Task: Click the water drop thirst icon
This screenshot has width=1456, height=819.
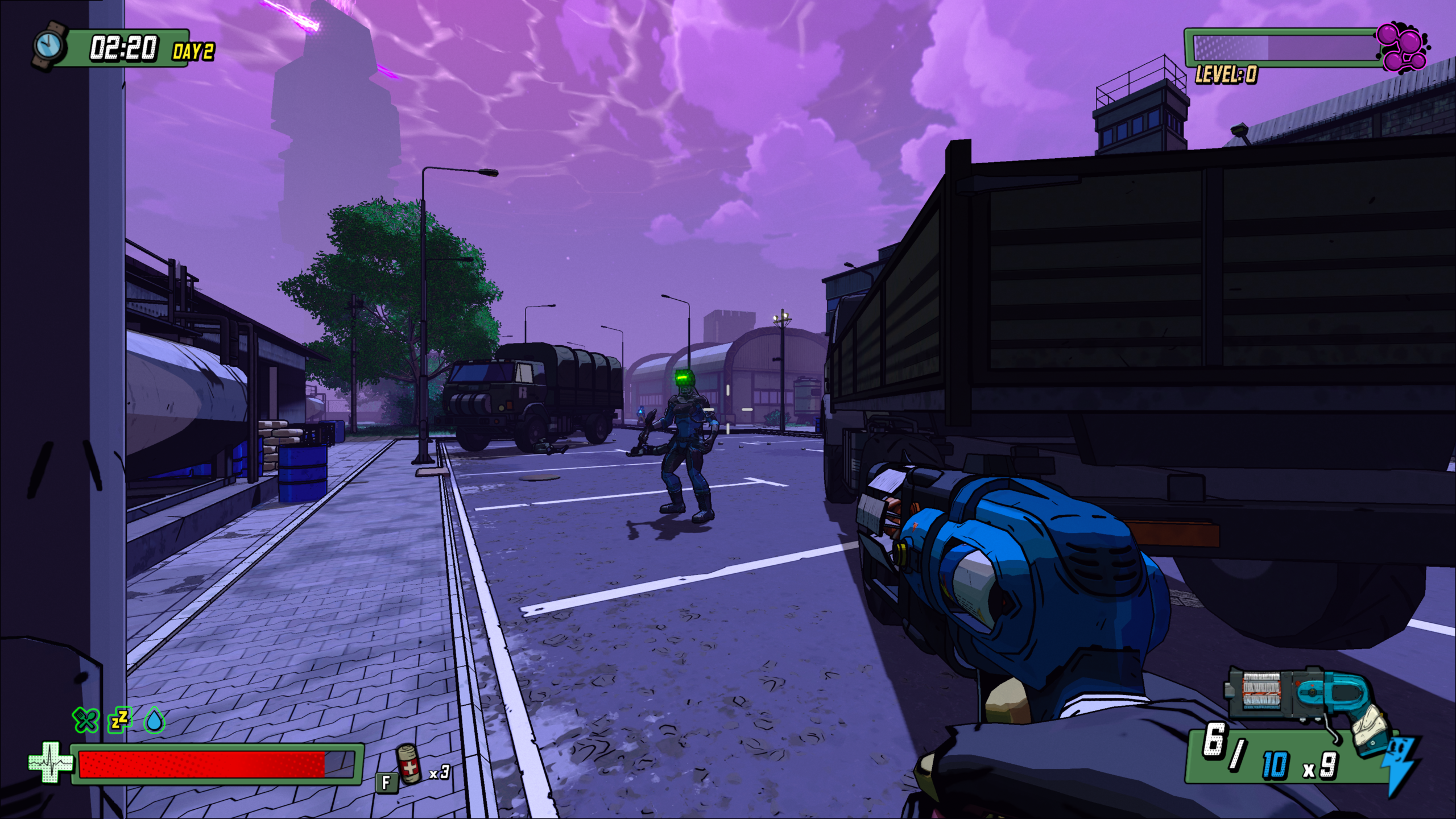Action: (154, 720)
